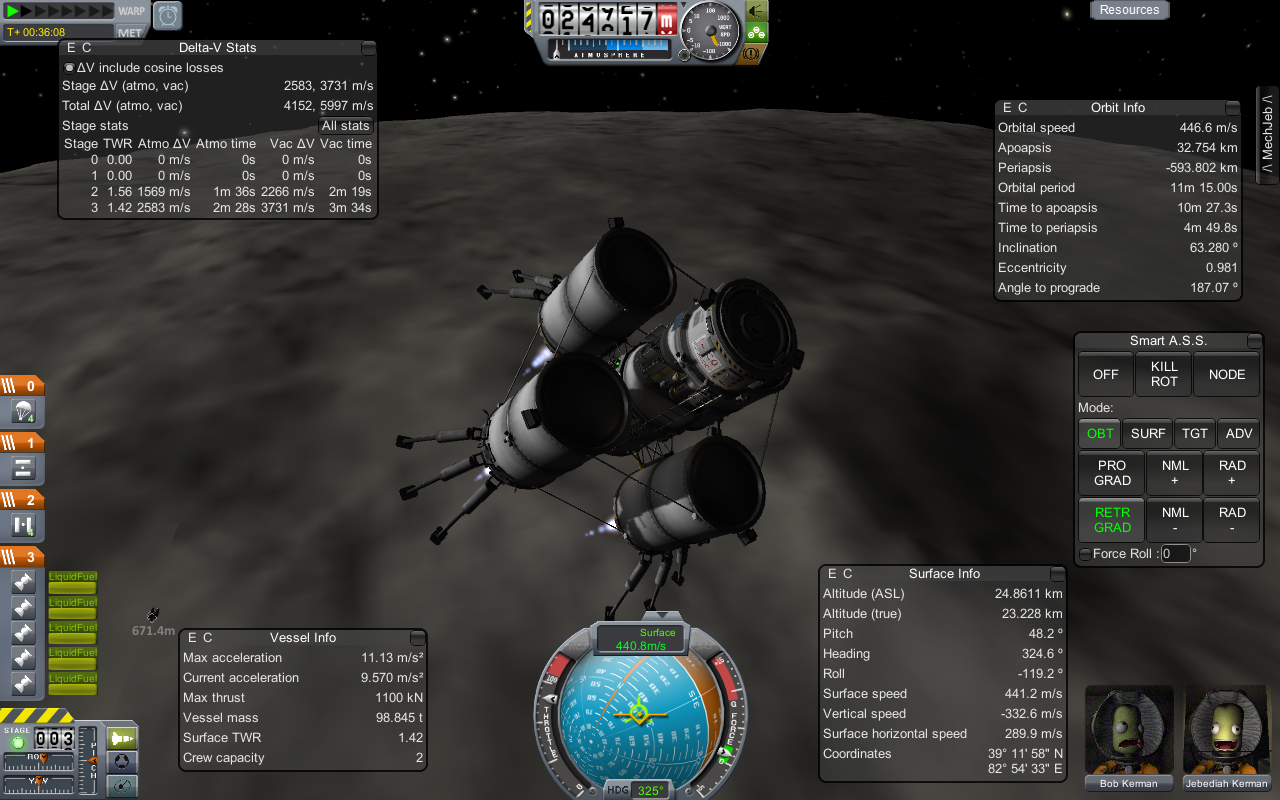Image resolution: width=1280 pixels, height=800 pixels.
Task: Point vessel PRO GRAD
Action: click(1112, 473)
